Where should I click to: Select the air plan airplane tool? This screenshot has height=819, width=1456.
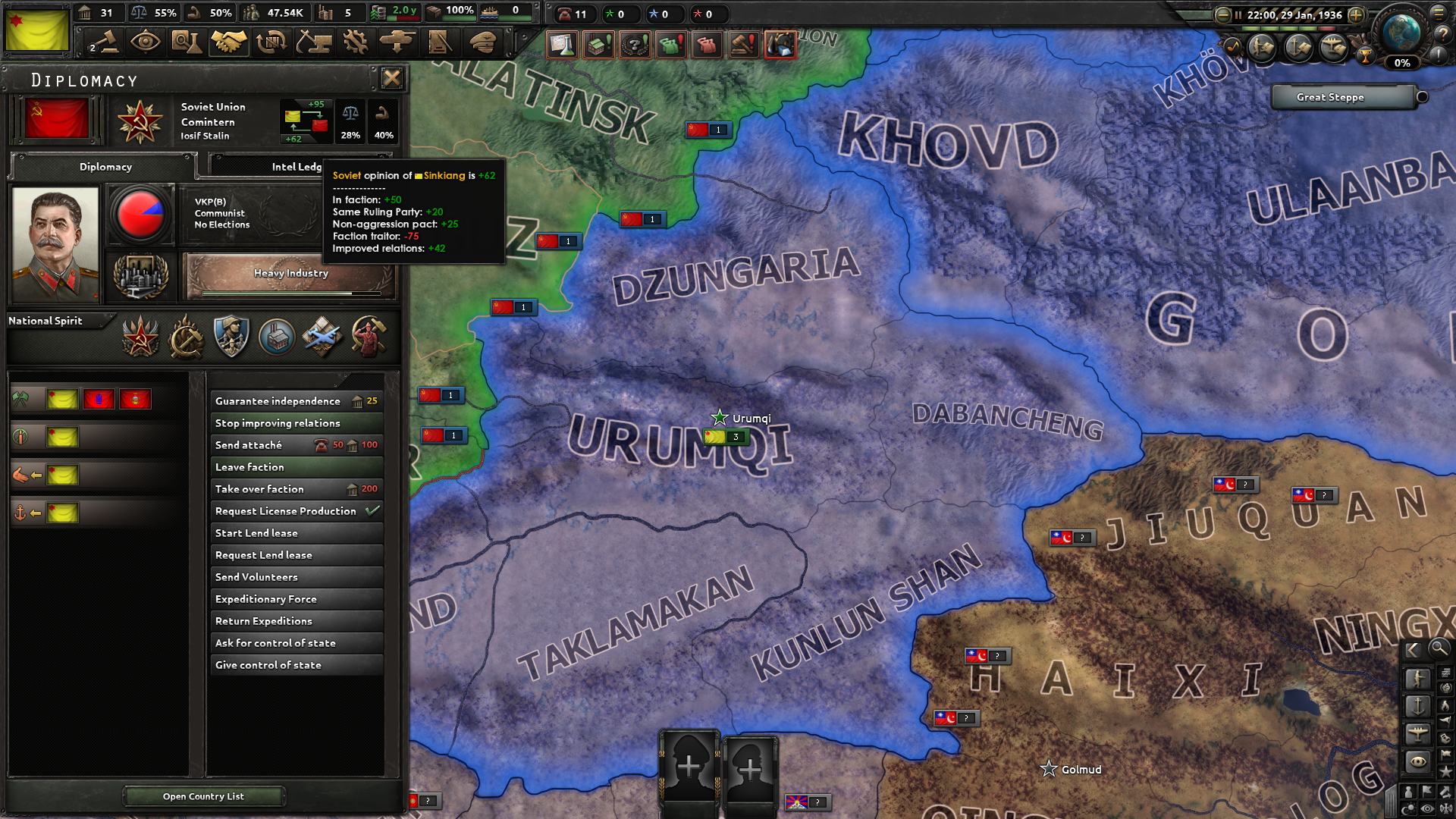(1419, 733)
